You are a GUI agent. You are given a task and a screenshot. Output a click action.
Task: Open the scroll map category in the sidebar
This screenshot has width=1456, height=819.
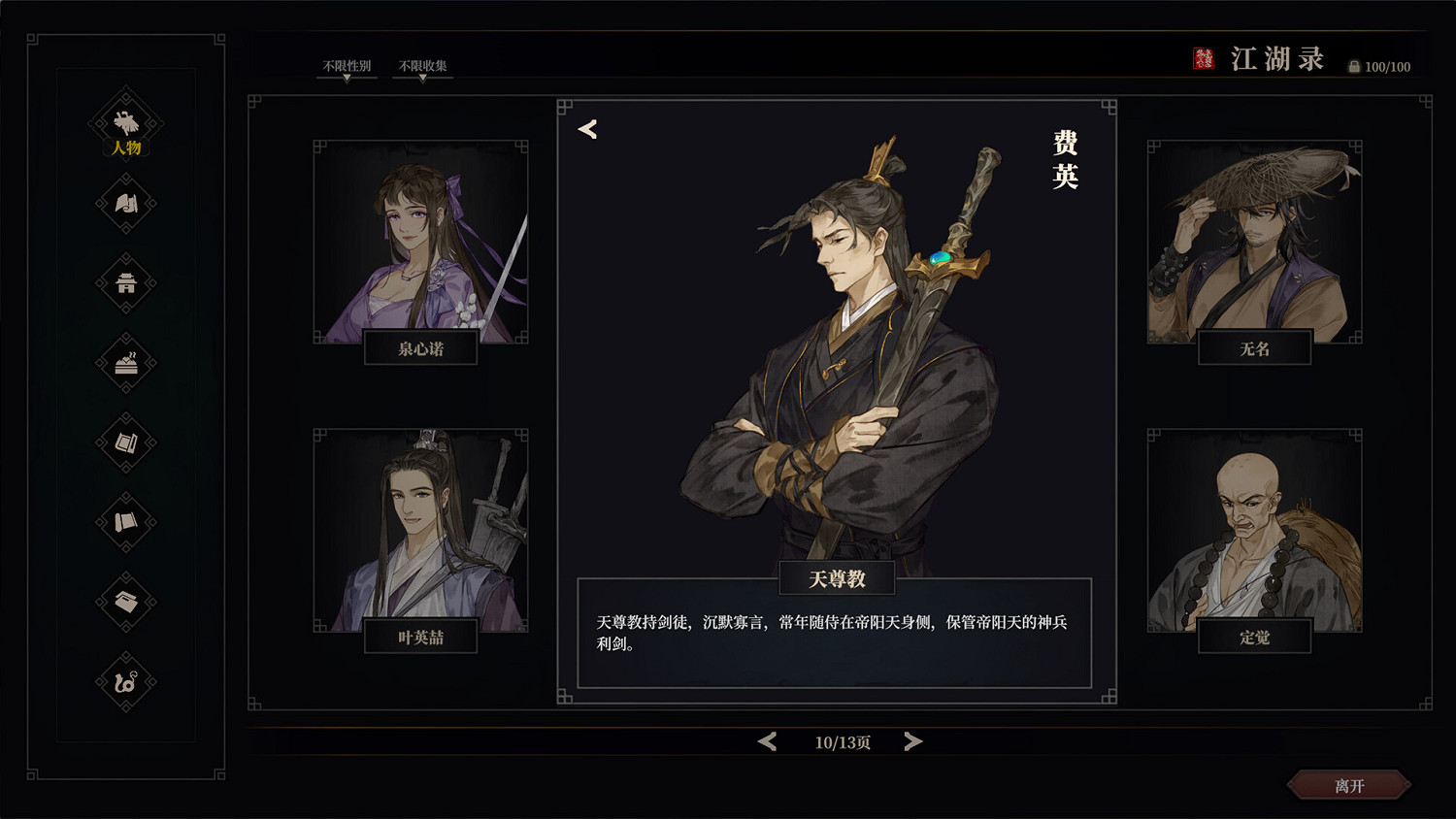point(124,205)
